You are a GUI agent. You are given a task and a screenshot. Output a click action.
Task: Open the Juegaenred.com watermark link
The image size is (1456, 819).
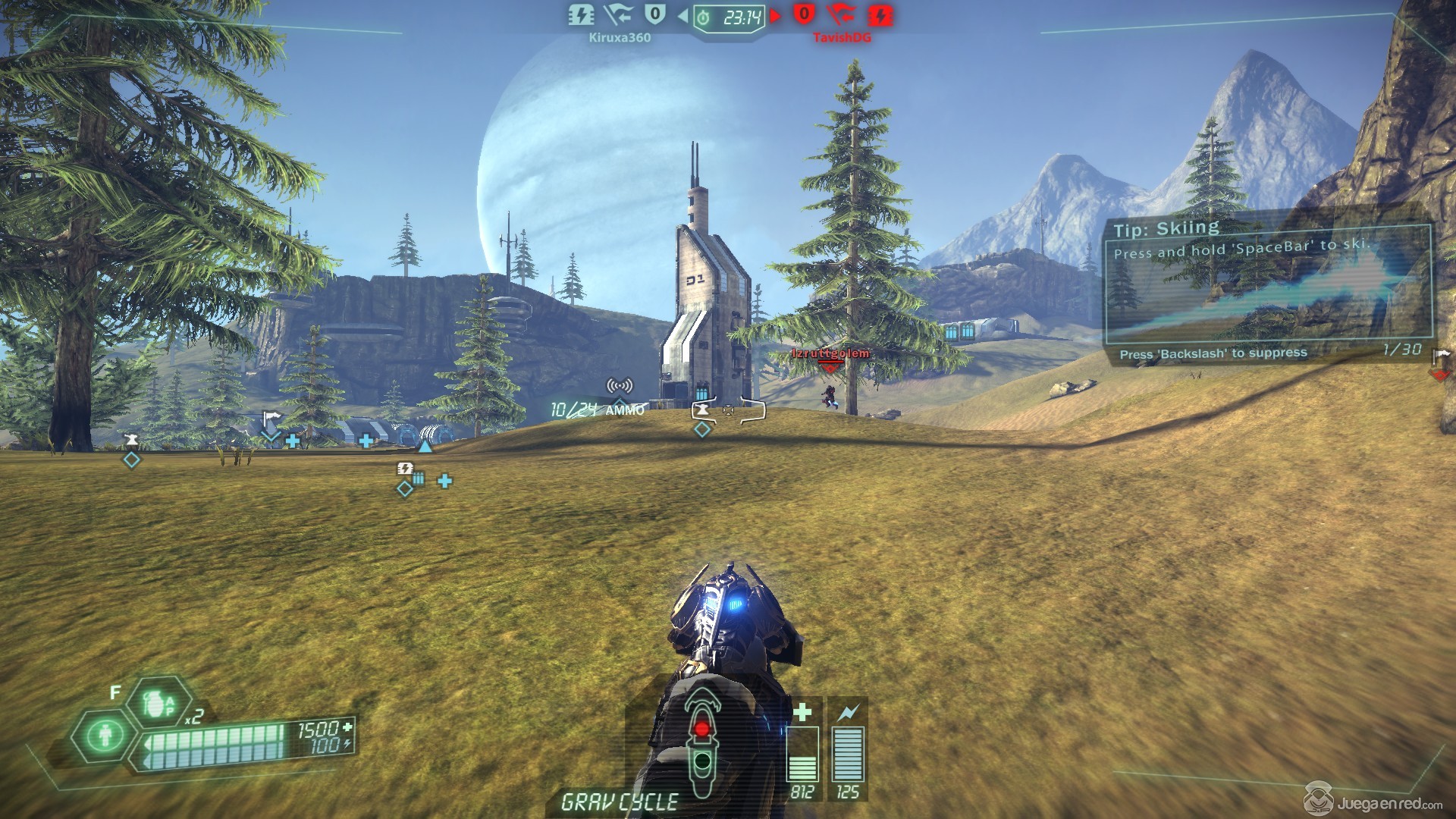click(x=1374, y=802)
